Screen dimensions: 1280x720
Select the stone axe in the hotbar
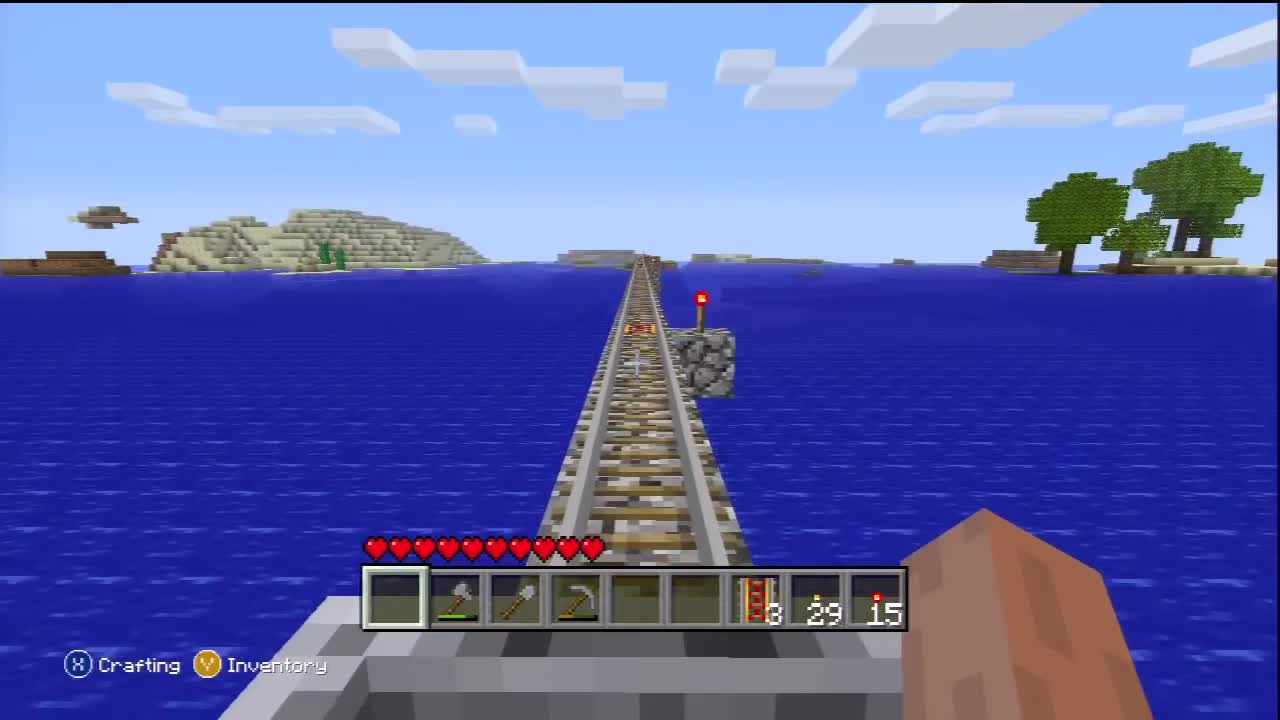pos(458,595)
